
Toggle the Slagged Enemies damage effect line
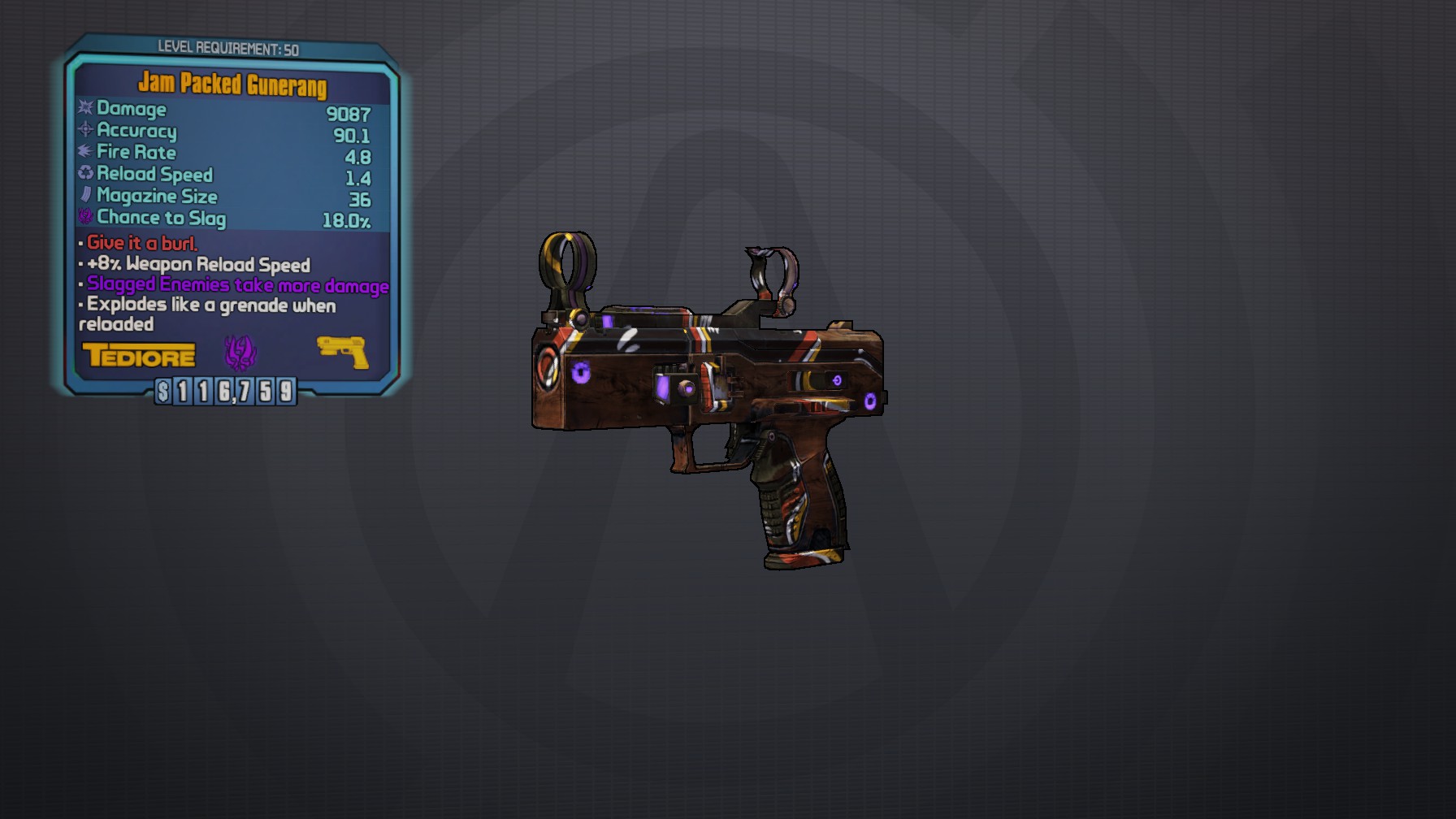[236, 285]
